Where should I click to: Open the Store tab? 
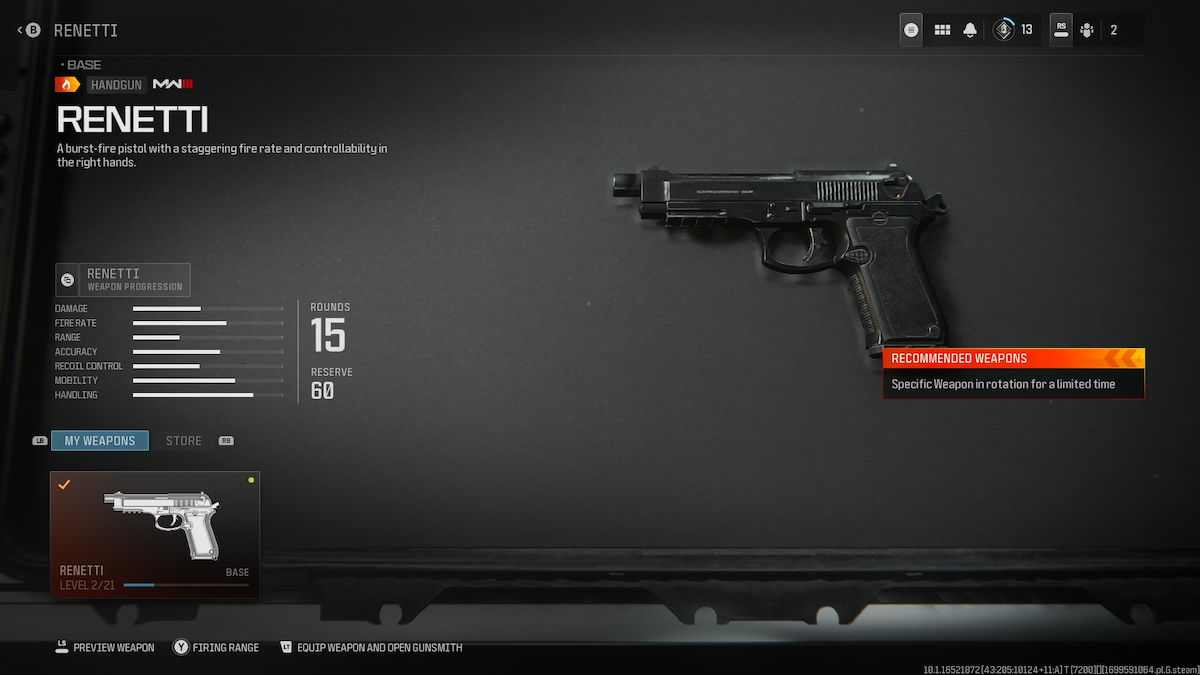pos(183,441)
